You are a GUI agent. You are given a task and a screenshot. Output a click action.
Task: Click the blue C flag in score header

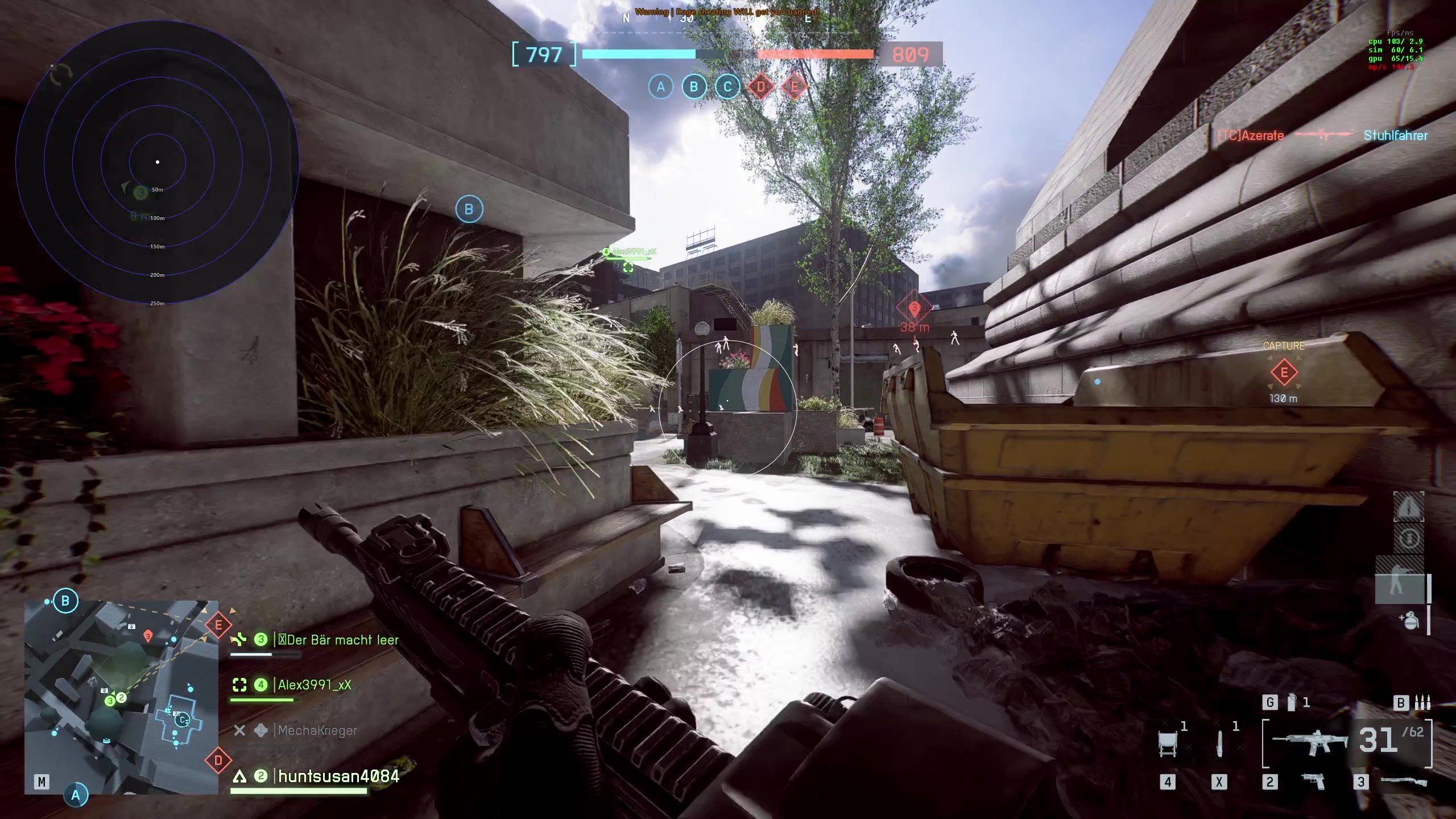click(727, 87)
